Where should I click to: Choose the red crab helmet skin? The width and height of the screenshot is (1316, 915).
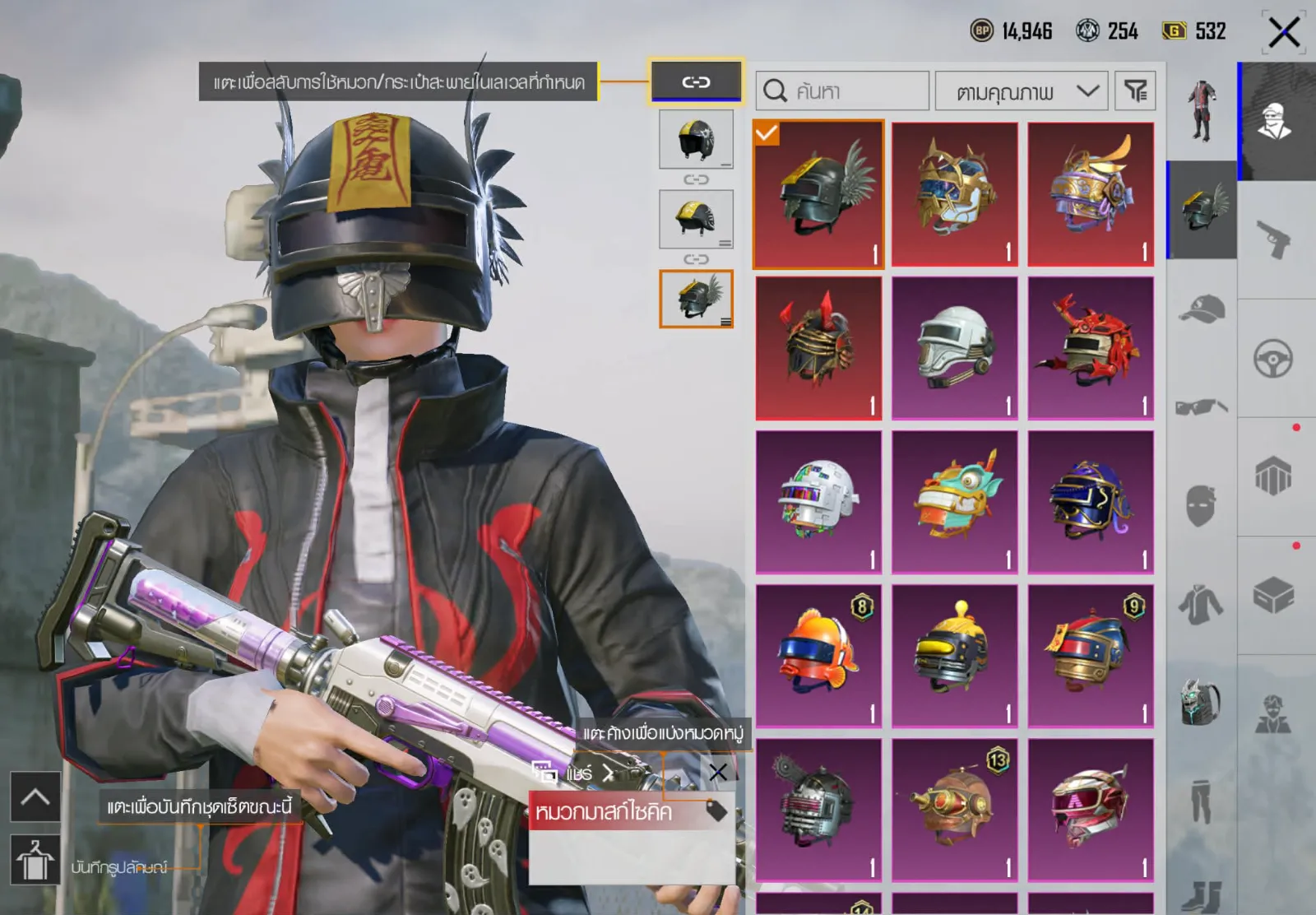1091,348
